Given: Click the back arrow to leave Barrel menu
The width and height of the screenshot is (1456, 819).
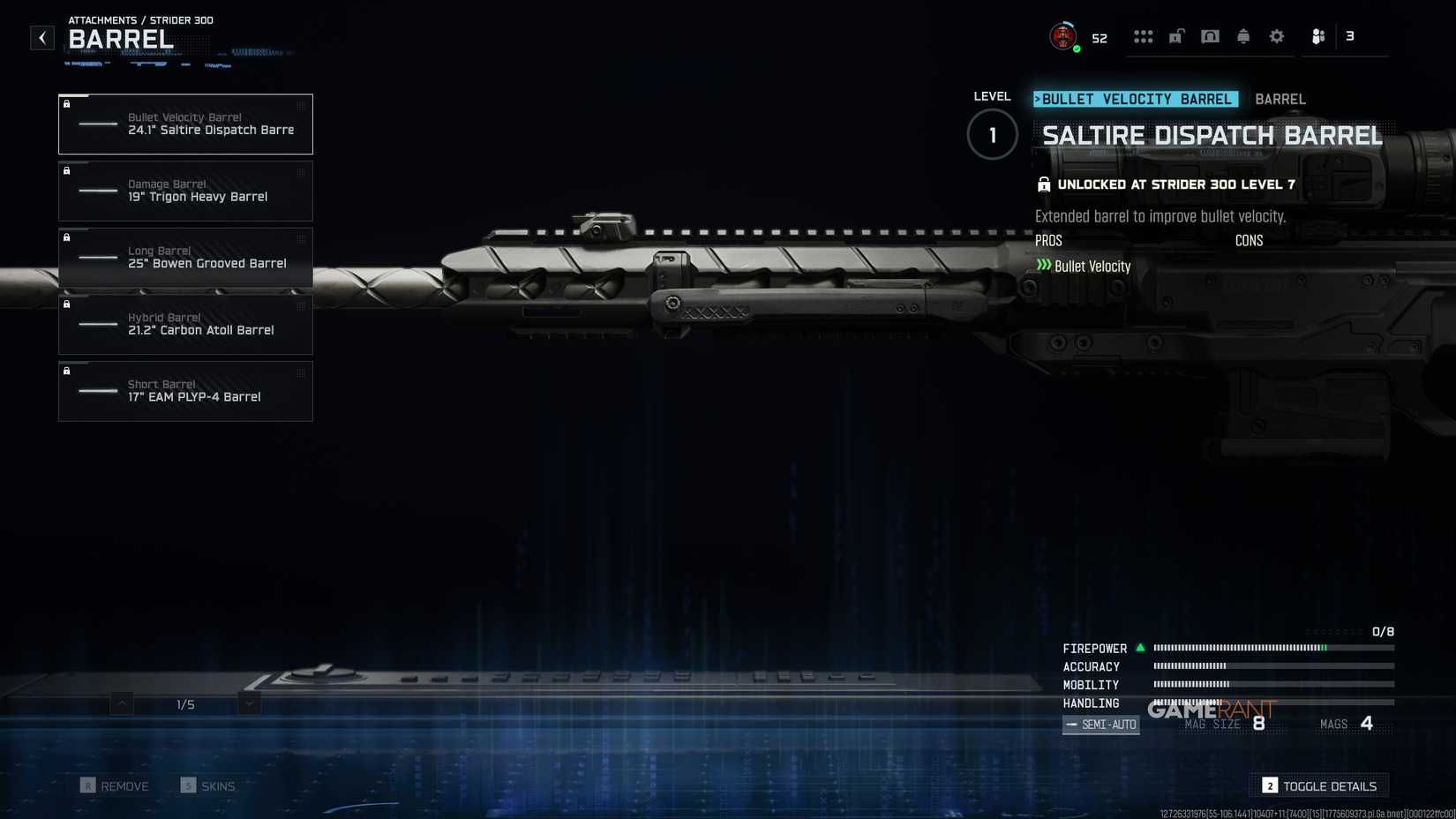Looking at the screenshot, I should click(x=41, y=37).
